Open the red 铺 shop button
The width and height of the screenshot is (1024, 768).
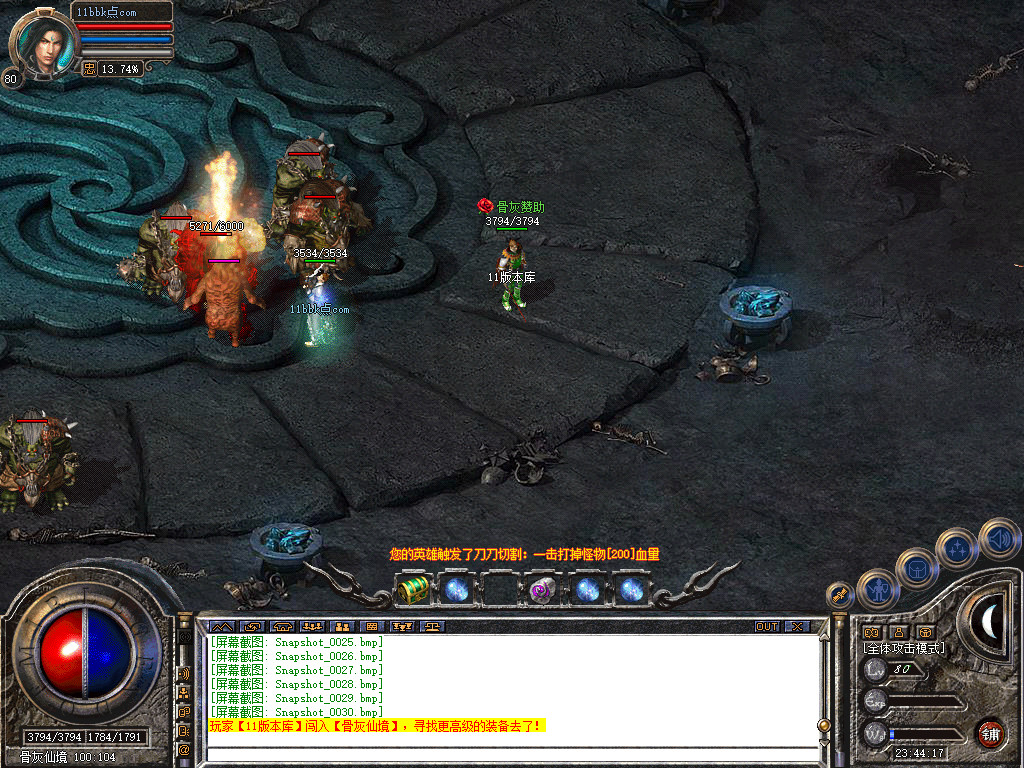point(990,732)
